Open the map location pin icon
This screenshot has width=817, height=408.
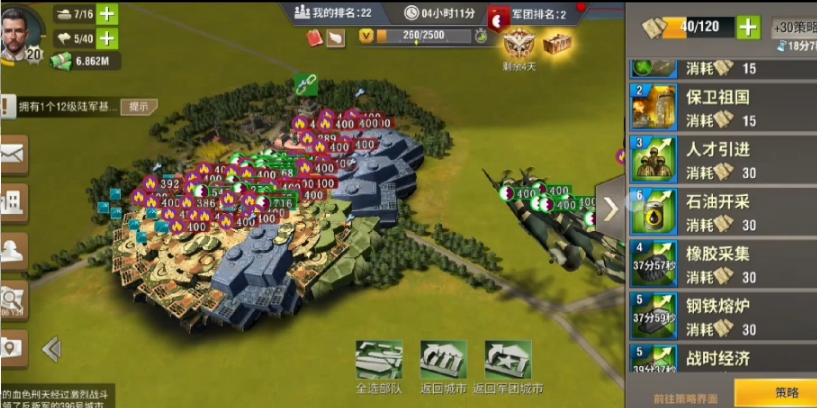point(12,346)
